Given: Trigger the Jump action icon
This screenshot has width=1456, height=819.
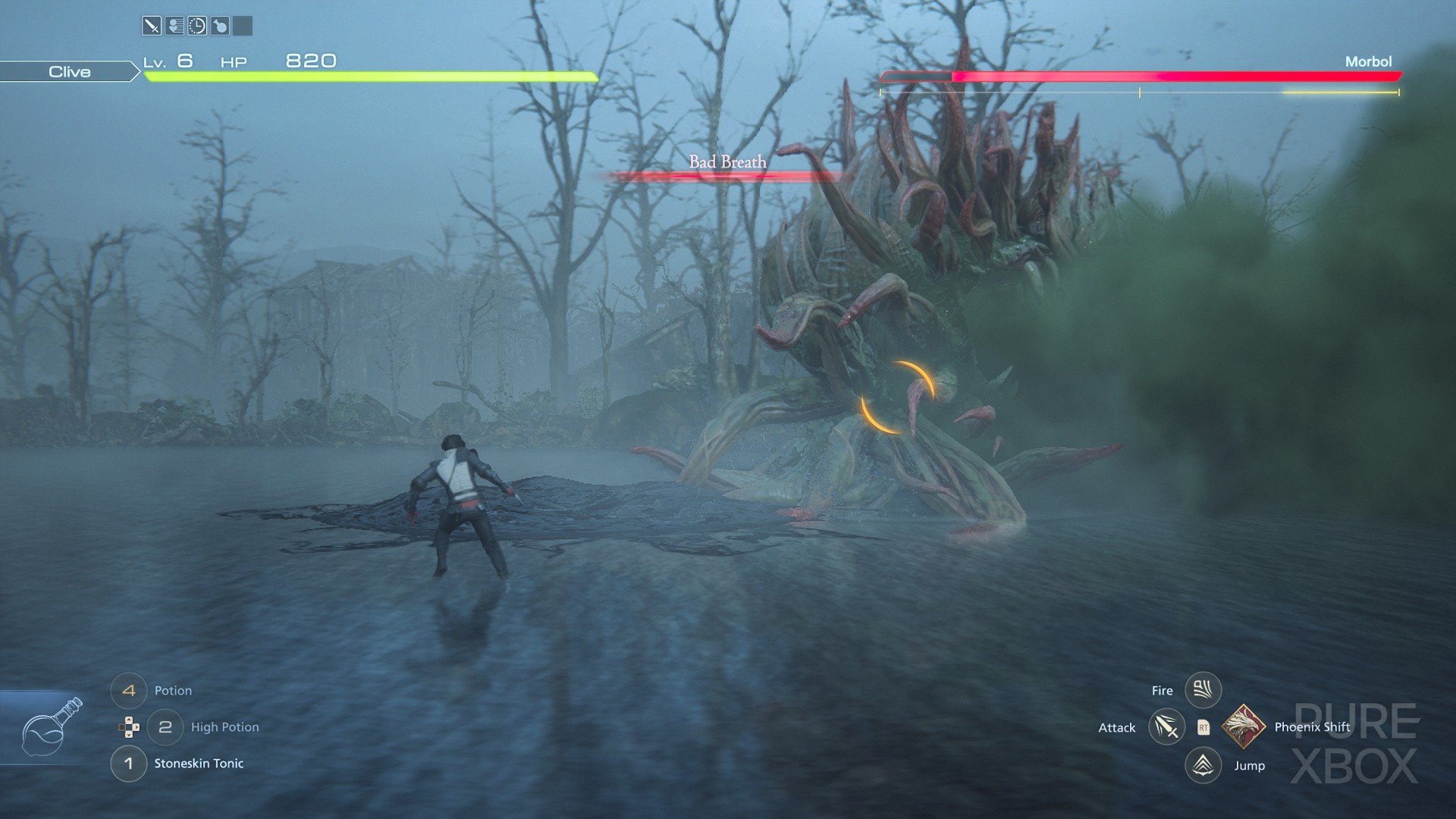Looking at the screenshot, I should point(1203,765).
